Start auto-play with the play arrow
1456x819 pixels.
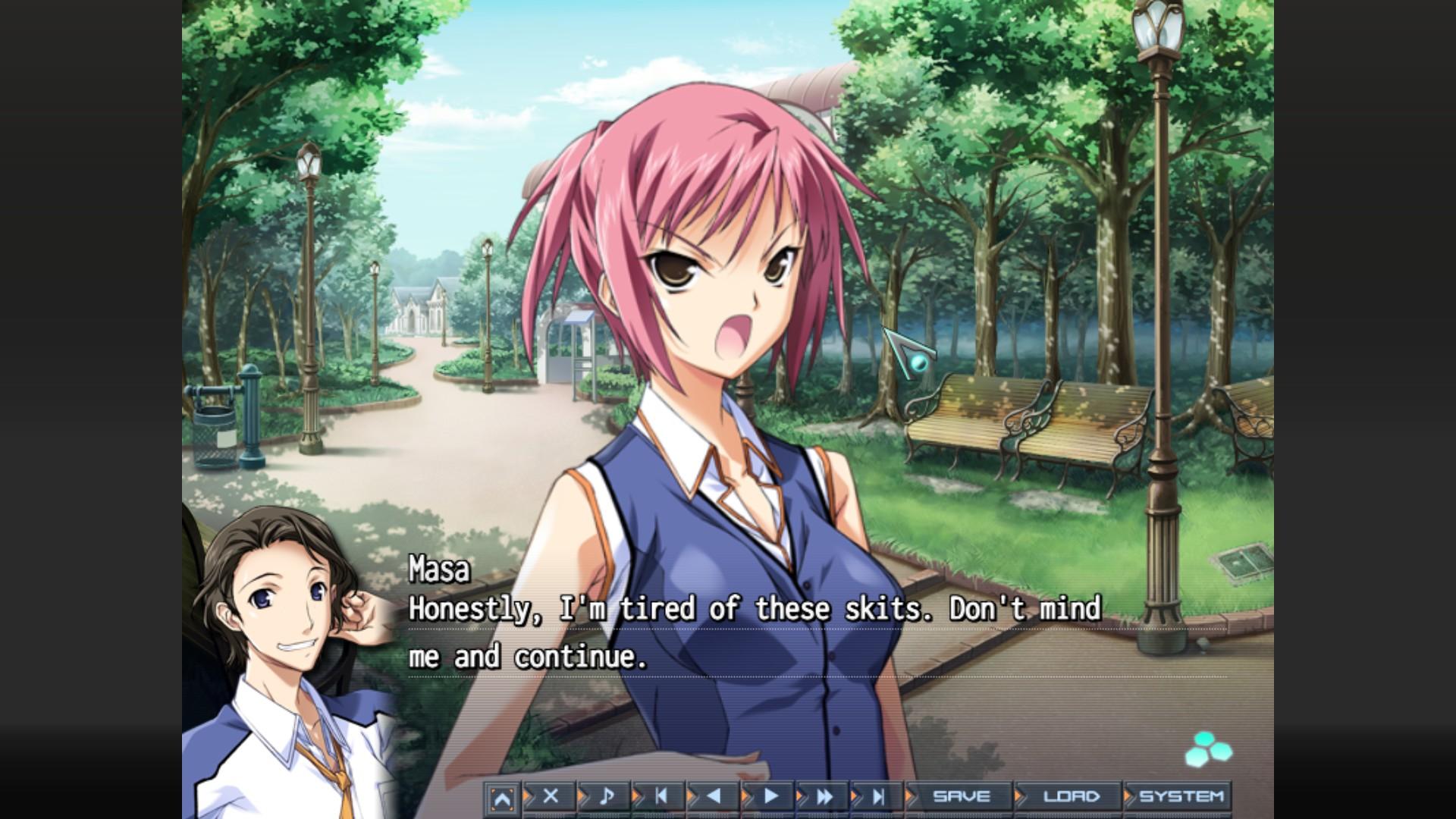coord(770,796)
